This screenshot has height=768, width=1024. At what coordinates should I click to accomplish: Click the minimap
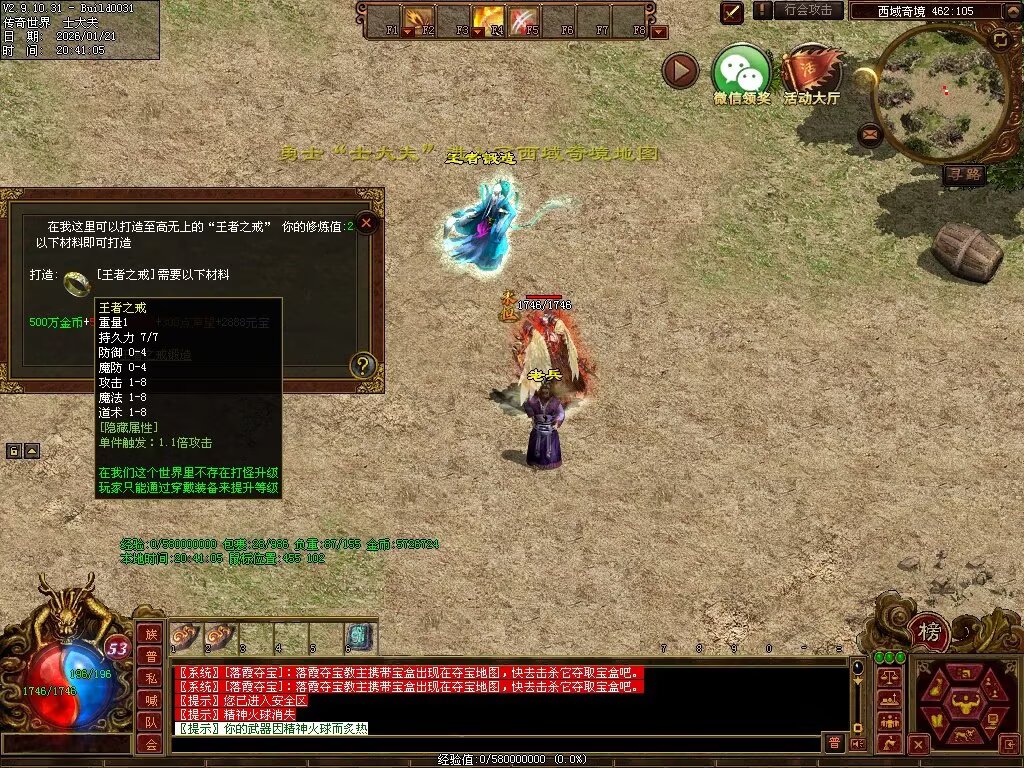coord(940,92)
